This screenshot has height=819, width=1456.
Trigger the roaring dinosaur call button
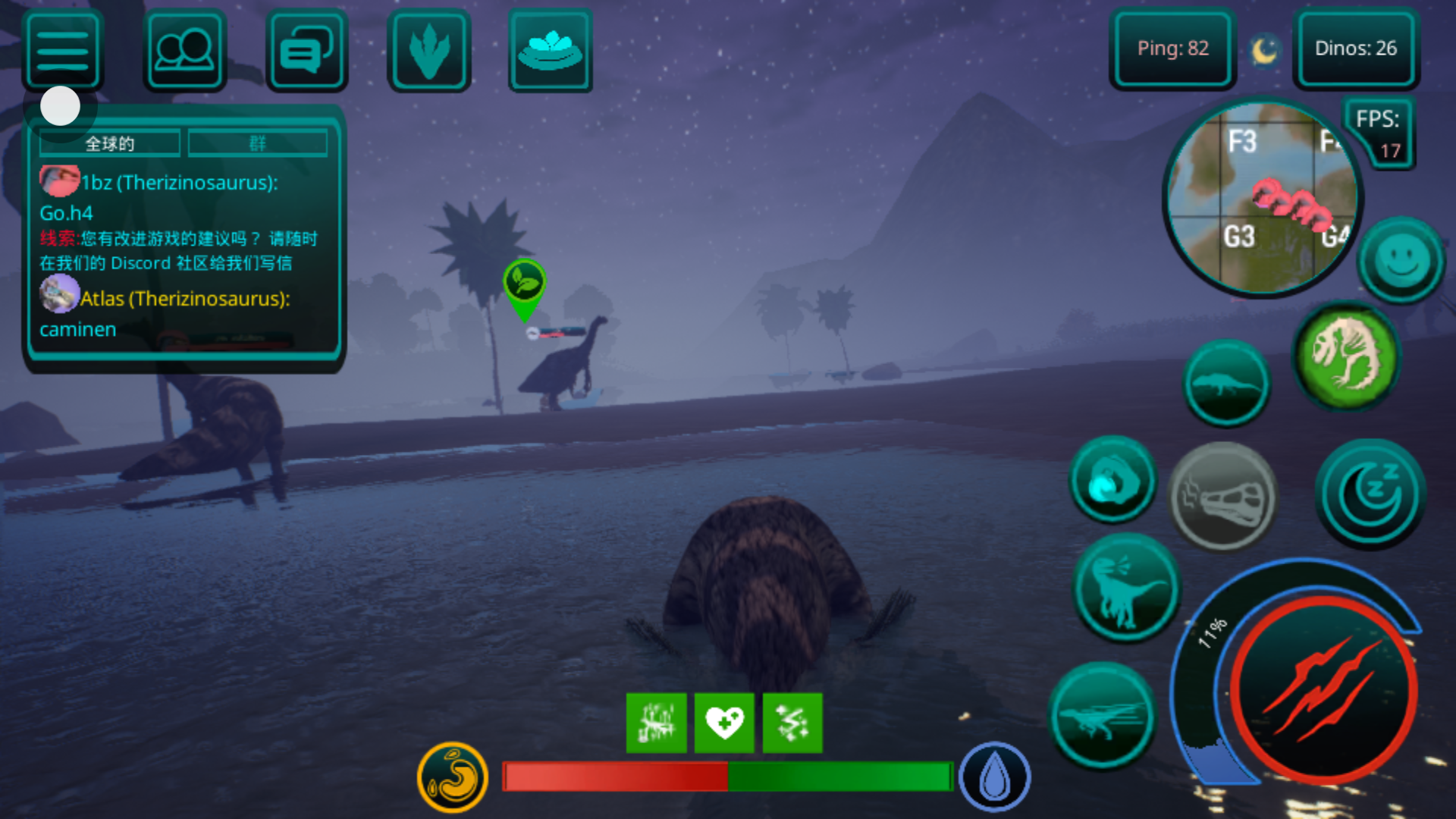pyautogui.click(x=1127, y=588)
